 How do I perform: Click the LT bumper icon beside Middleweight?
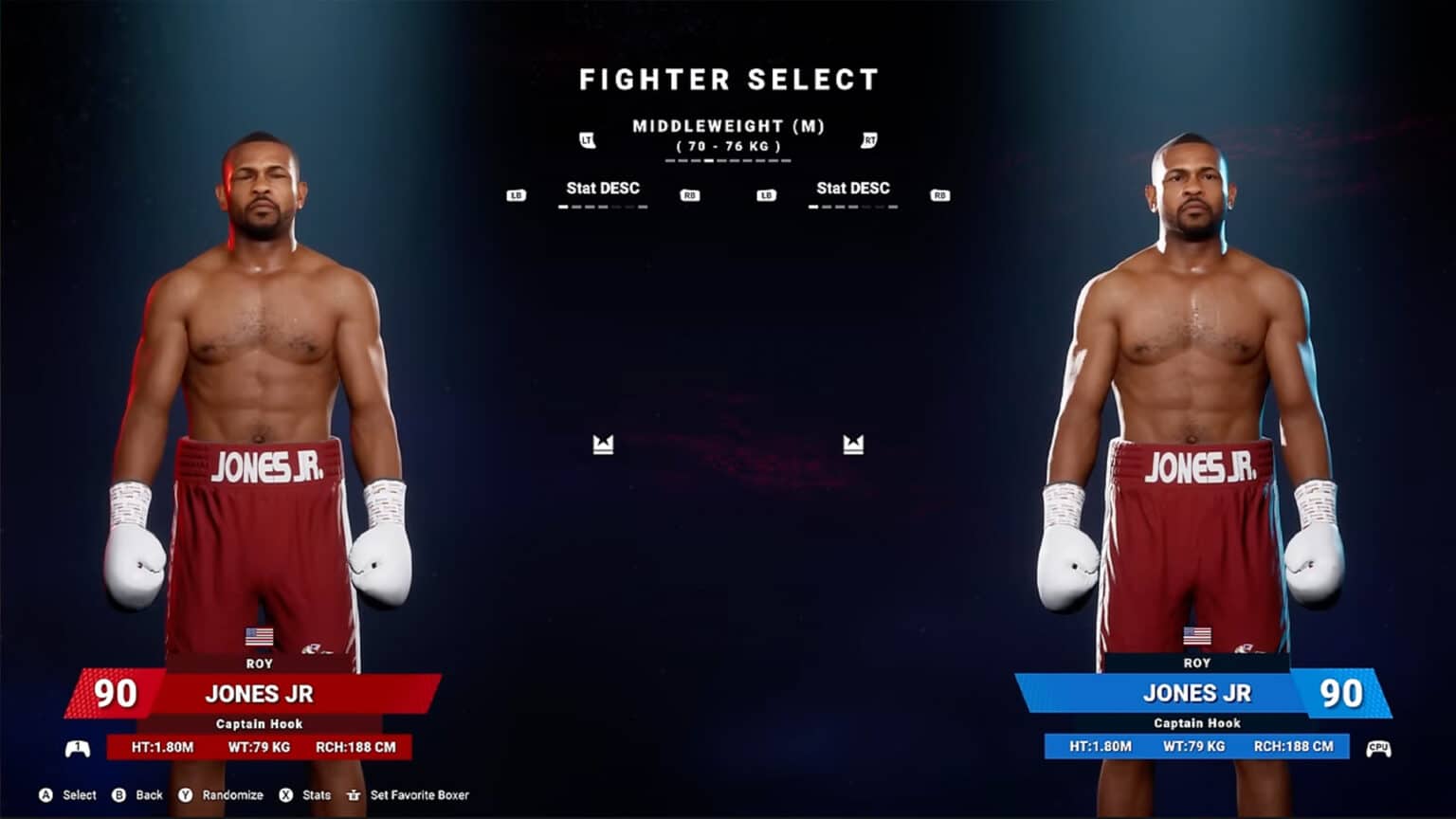[x=589, y=138]
